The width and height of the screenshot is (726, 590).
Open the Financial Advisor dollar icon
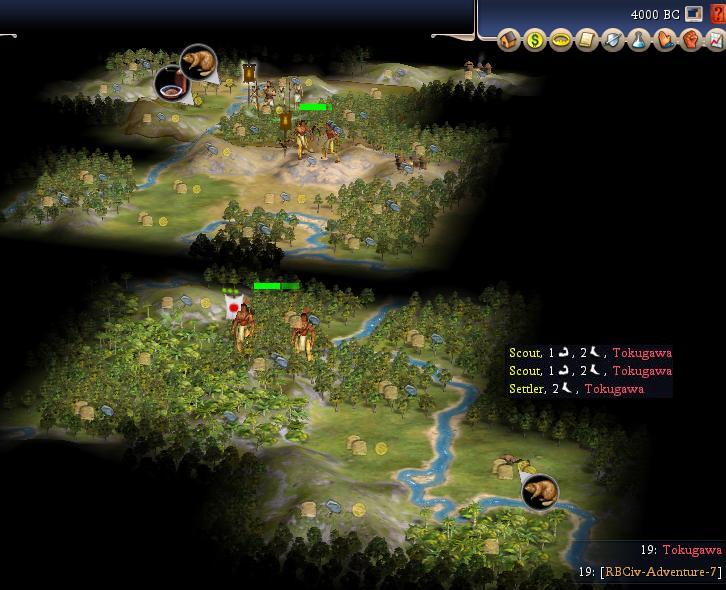pyautogui.click(x=536, y=41)
